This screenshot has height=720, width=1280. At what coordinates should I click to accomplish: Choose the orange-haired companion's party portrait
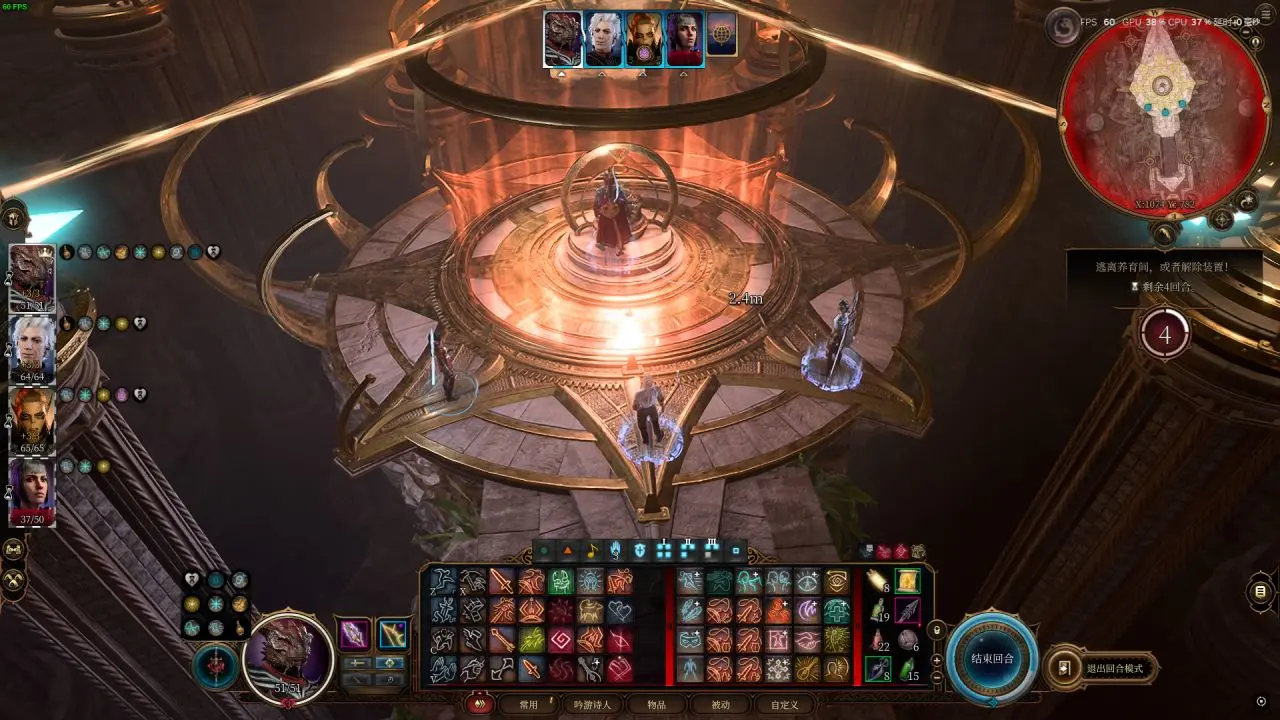[31, 420]
